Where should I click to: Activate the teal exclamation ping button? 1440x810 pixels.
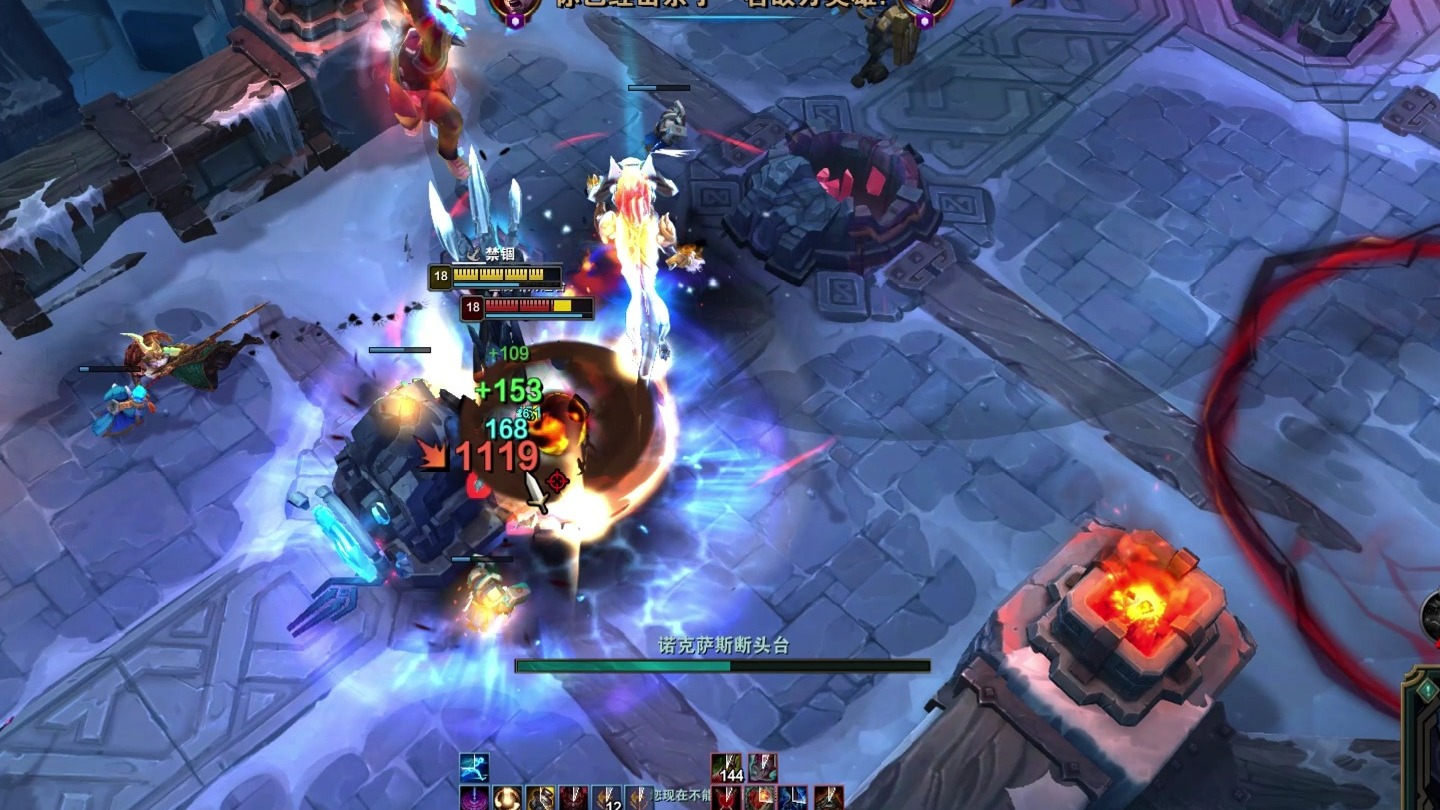[1428, 689]
